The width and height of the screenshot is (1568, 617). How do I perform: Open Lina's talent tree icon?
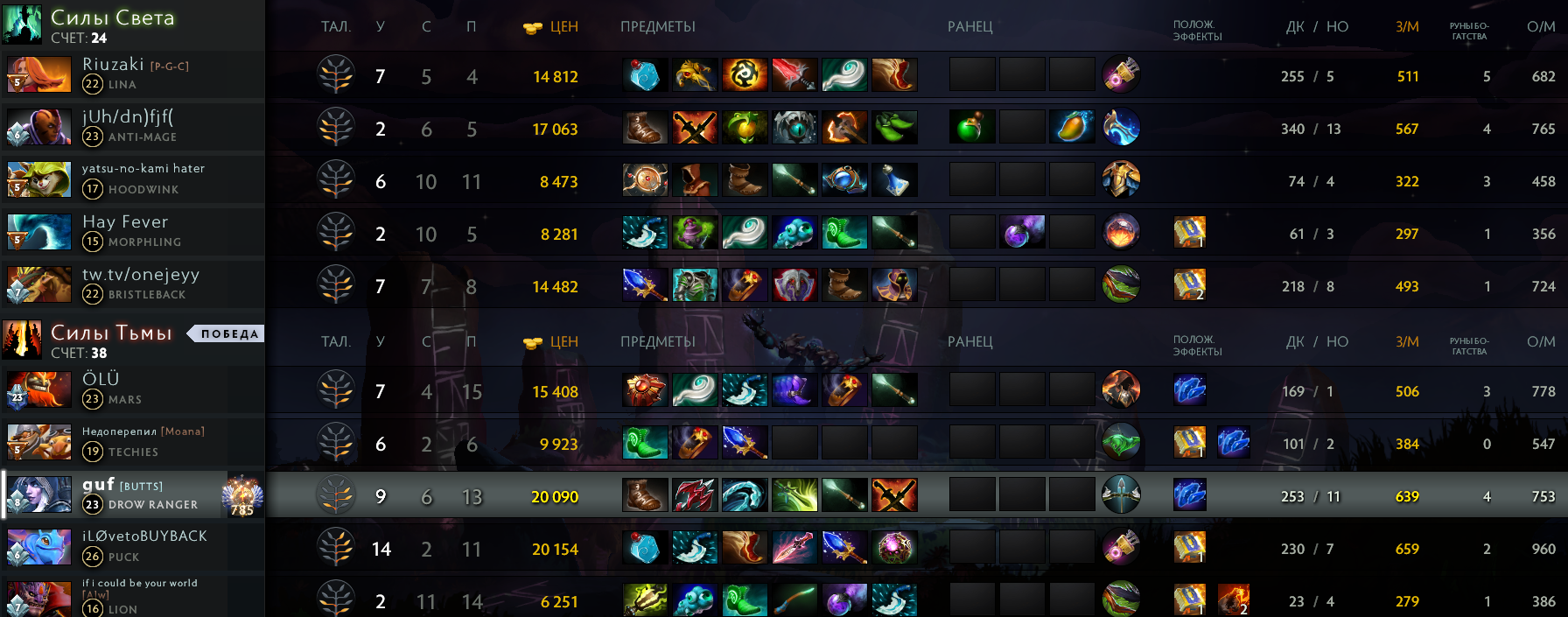coord(336,76)
